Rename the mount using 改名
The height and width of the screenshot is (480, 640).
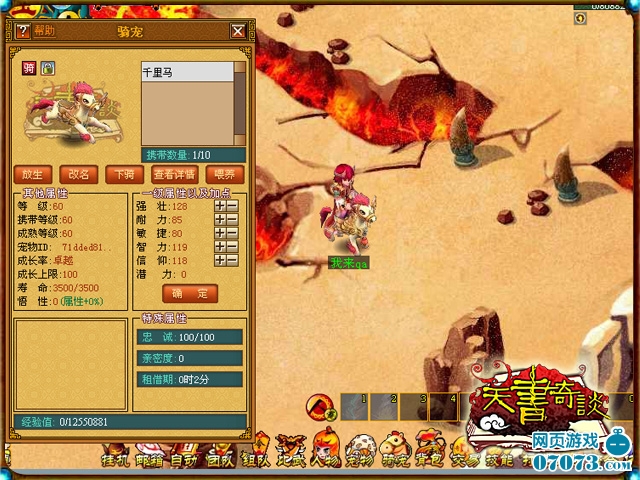pos(78,174)
